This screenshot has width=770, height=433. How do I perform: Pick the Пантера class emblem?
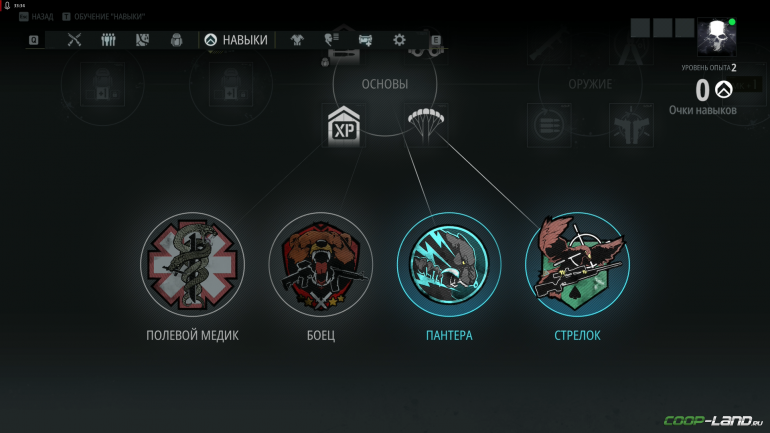449,263
